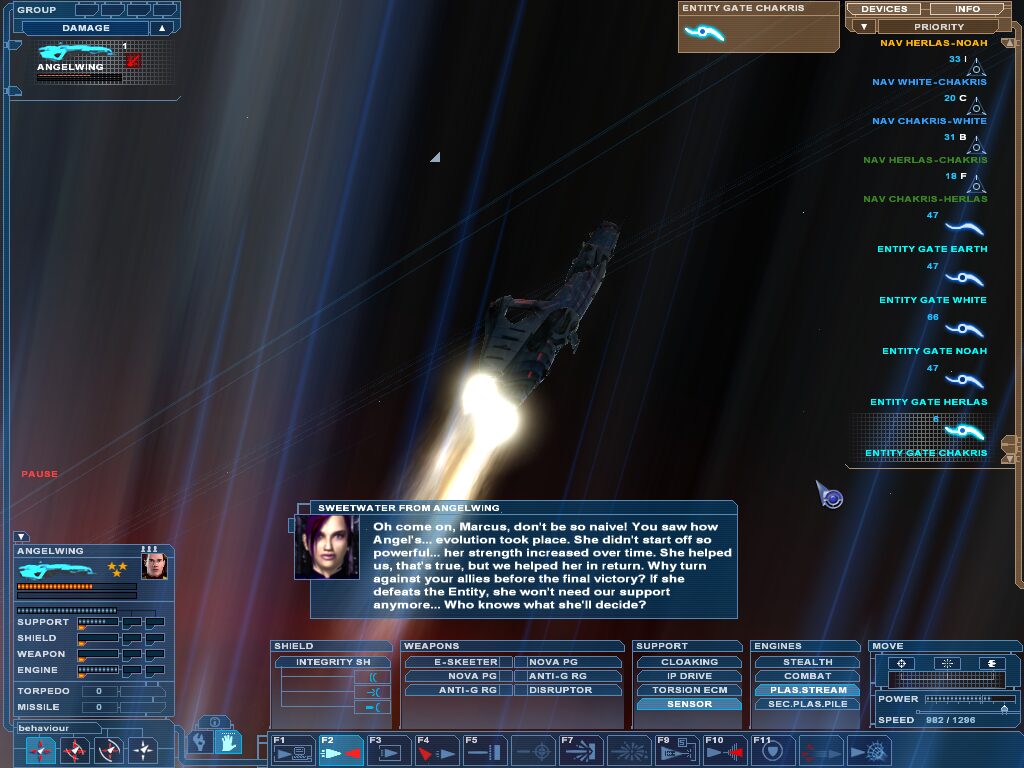Image resolution: width=1024 pixels, height=768 pixels.
Task: Toggle the Torsion ECM device
Action: 689,690
